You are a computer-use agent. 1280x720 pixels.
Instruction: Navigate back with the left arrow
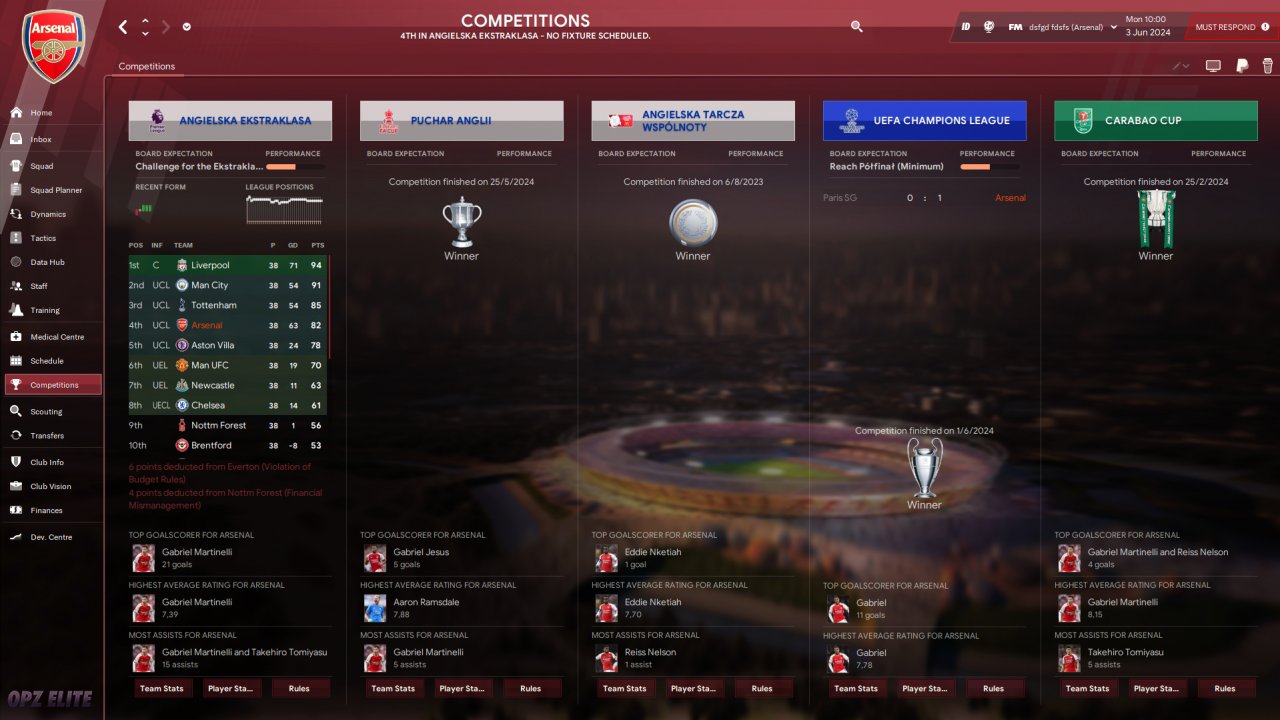point(123,27)
